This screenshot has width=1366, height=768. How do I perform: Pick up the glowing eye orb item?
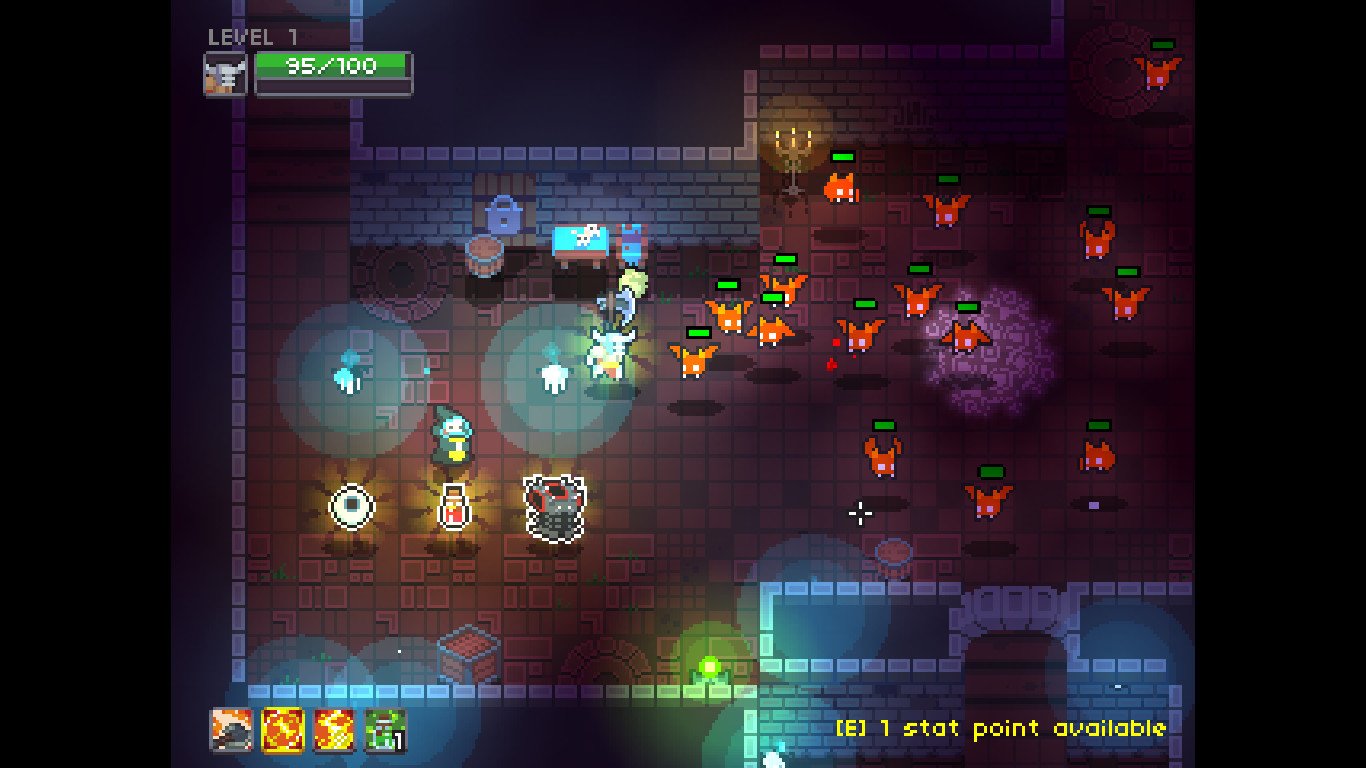(351, 507)
